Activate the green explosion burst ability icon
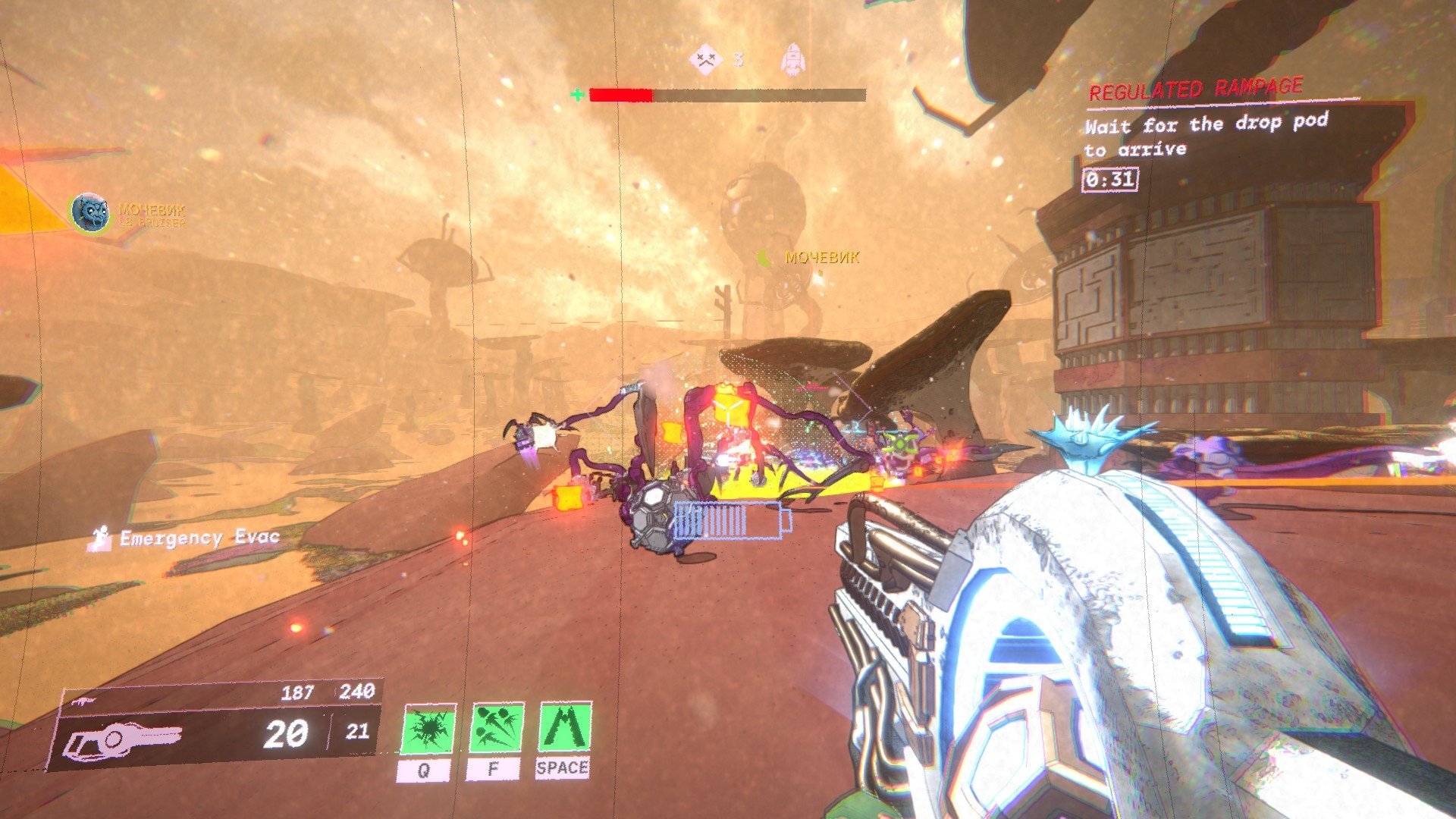The height and width of the screenshot is (819, 1456). (429, 729)
